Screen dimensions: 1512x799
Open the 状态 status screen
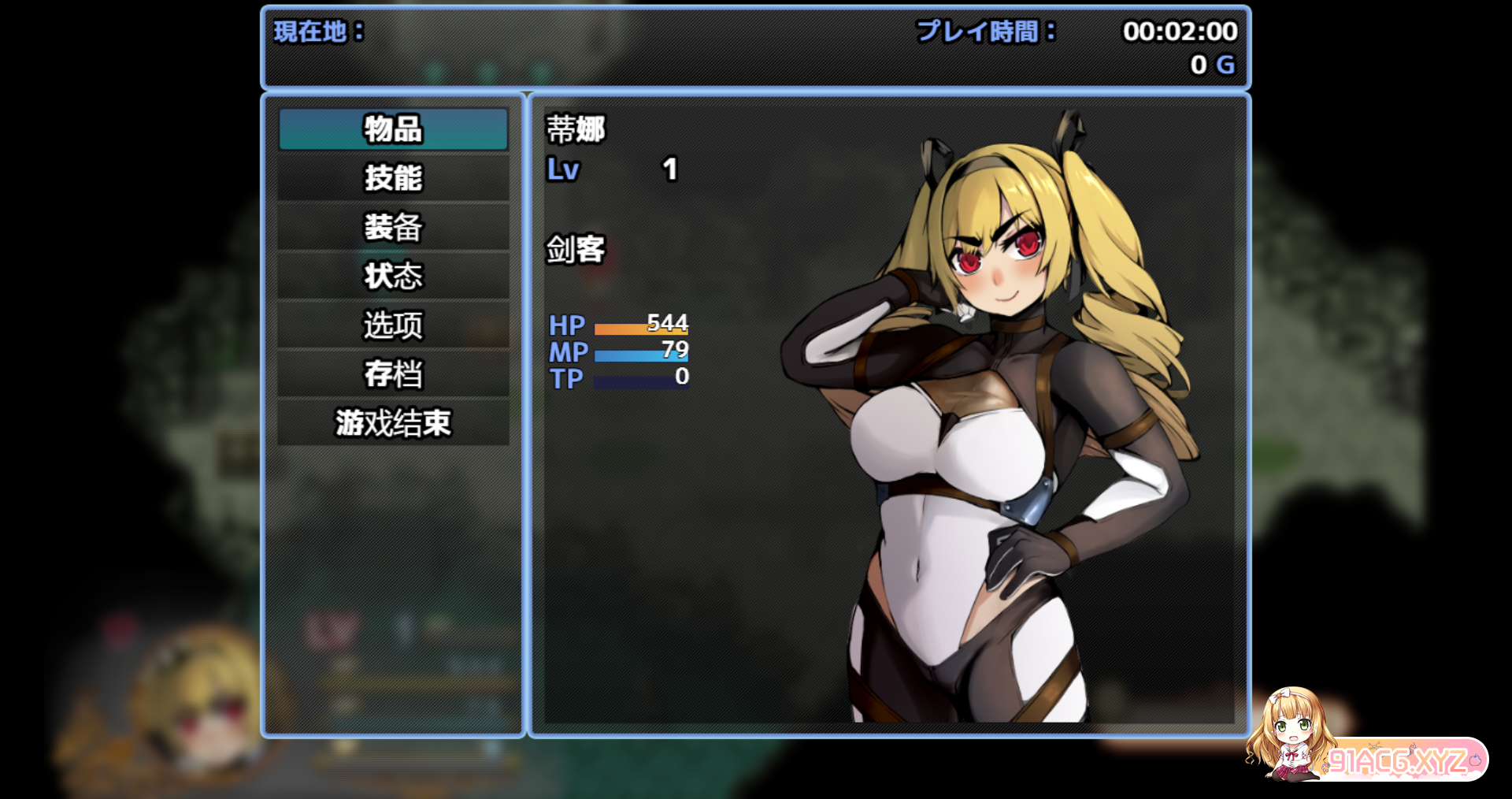pos(393,276)
